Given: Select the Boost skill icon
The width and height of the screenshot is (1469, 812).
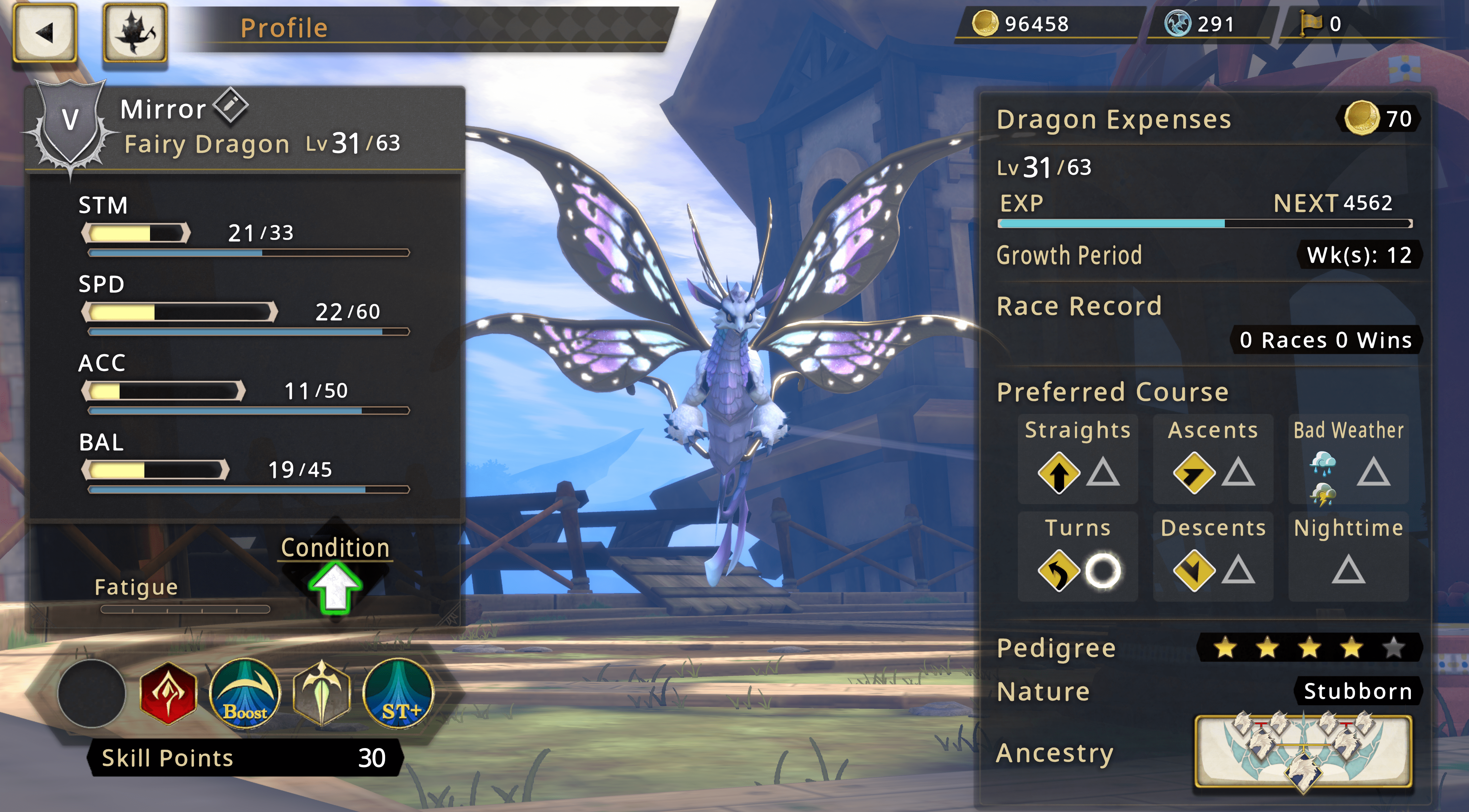Looking at the screenshot, I should (x=245, y=693).
